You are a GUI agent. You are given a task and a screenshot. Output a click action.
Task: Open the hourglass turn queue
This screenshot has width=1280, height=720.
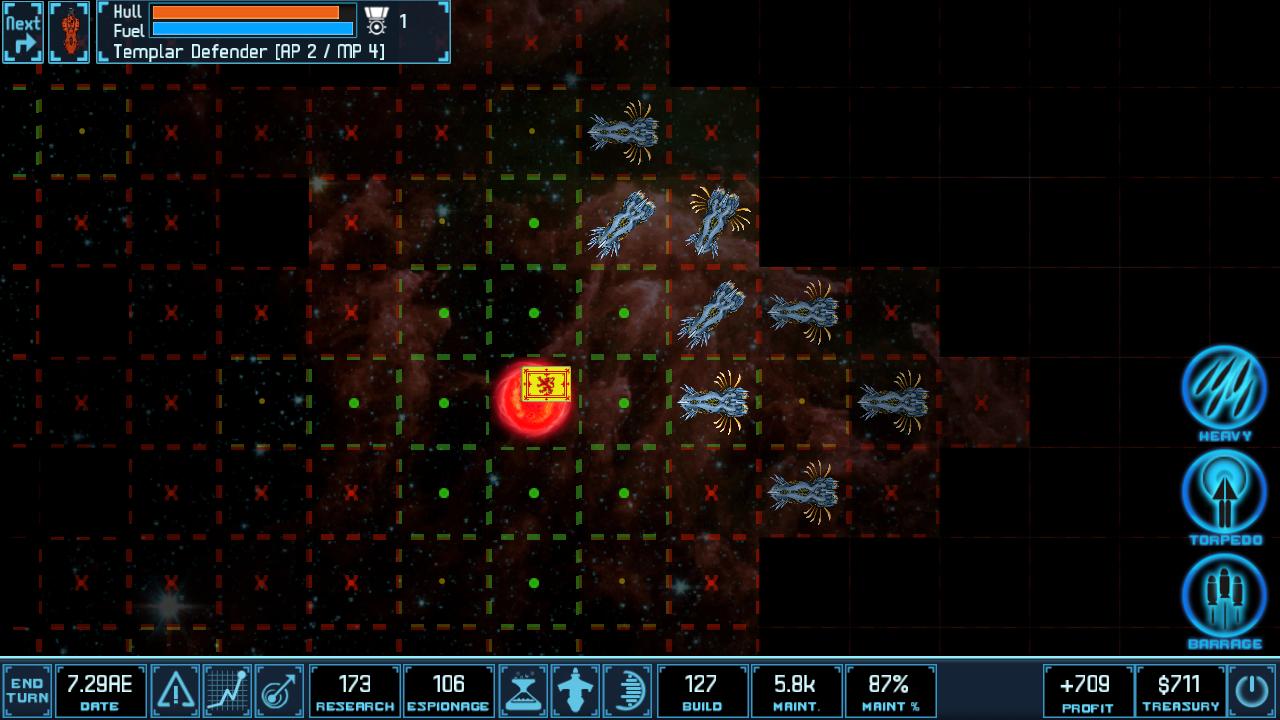524,689
